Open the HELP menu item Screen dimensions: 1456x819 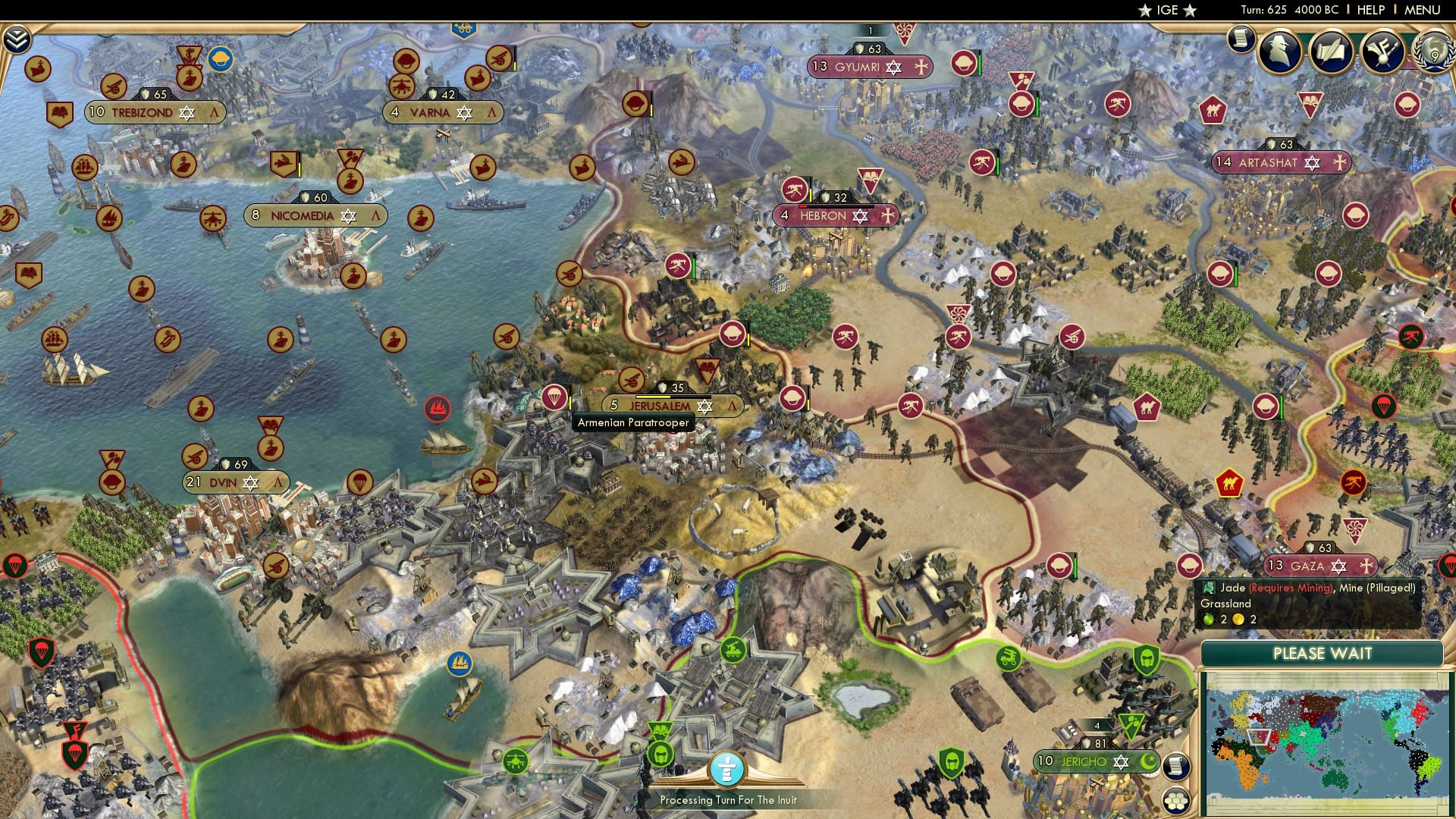(1370, 9)
